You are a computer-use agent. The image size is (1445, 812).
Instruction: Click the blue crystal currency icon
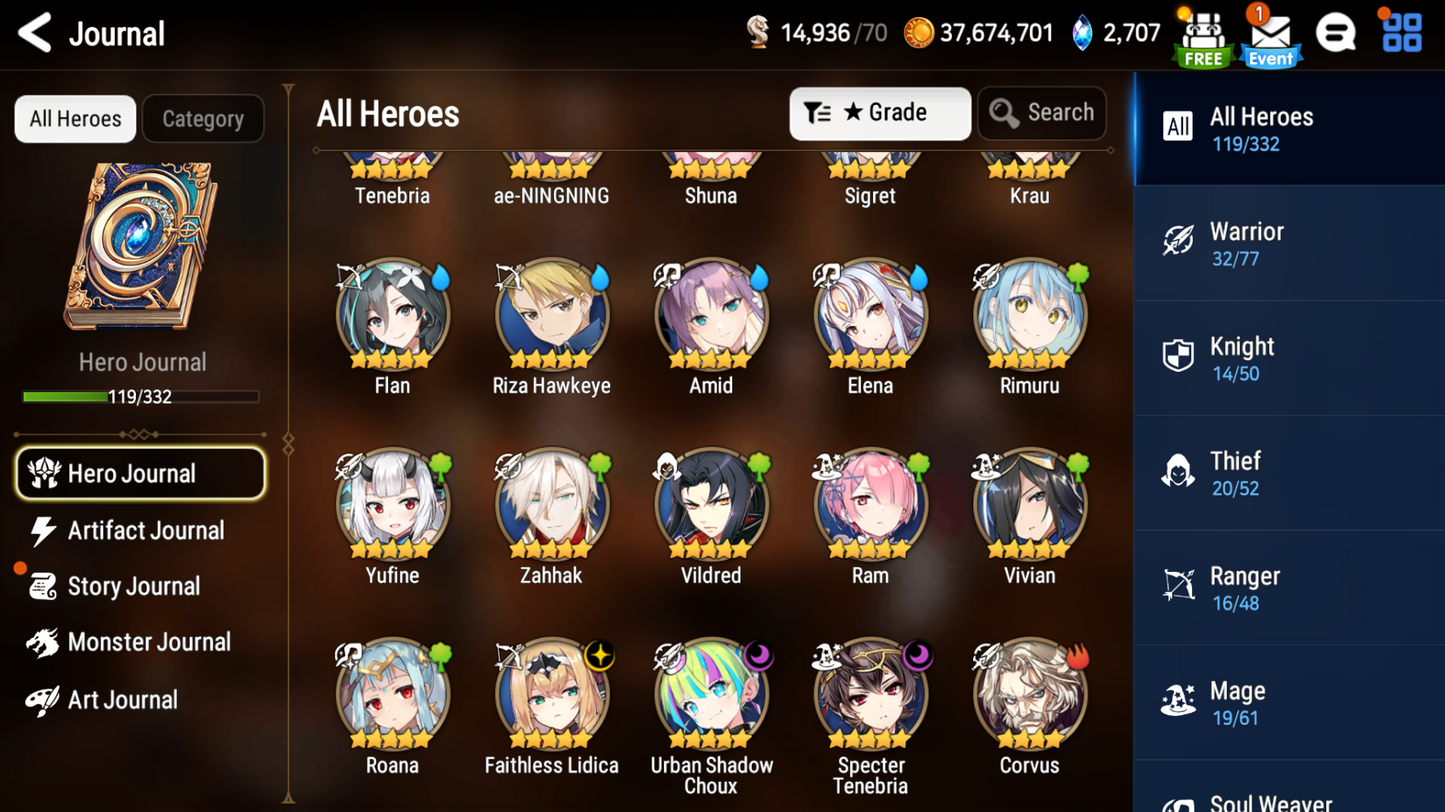click(1085, 32)
